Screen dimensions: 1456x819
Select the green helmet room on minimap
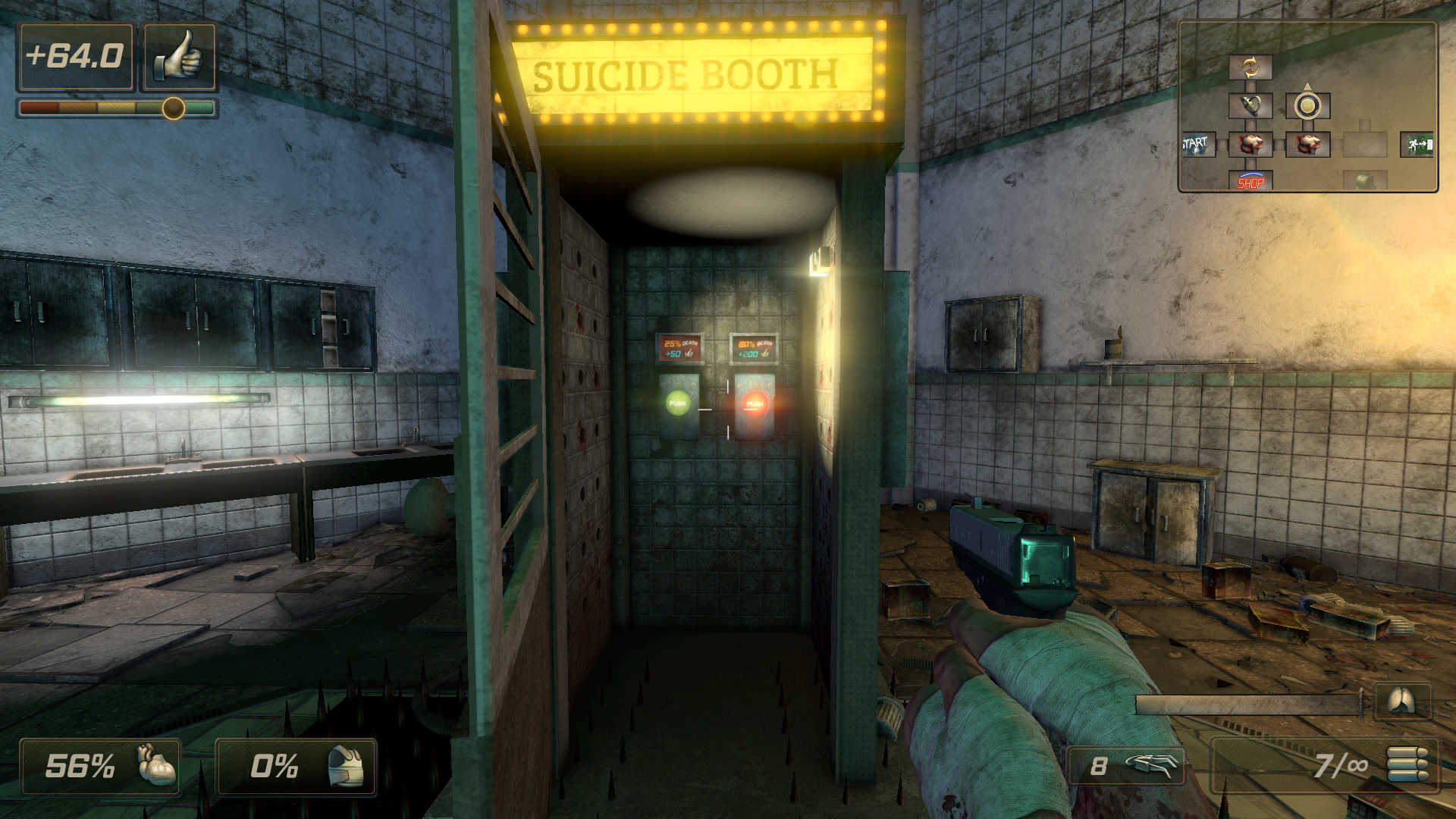(1364, 180)
